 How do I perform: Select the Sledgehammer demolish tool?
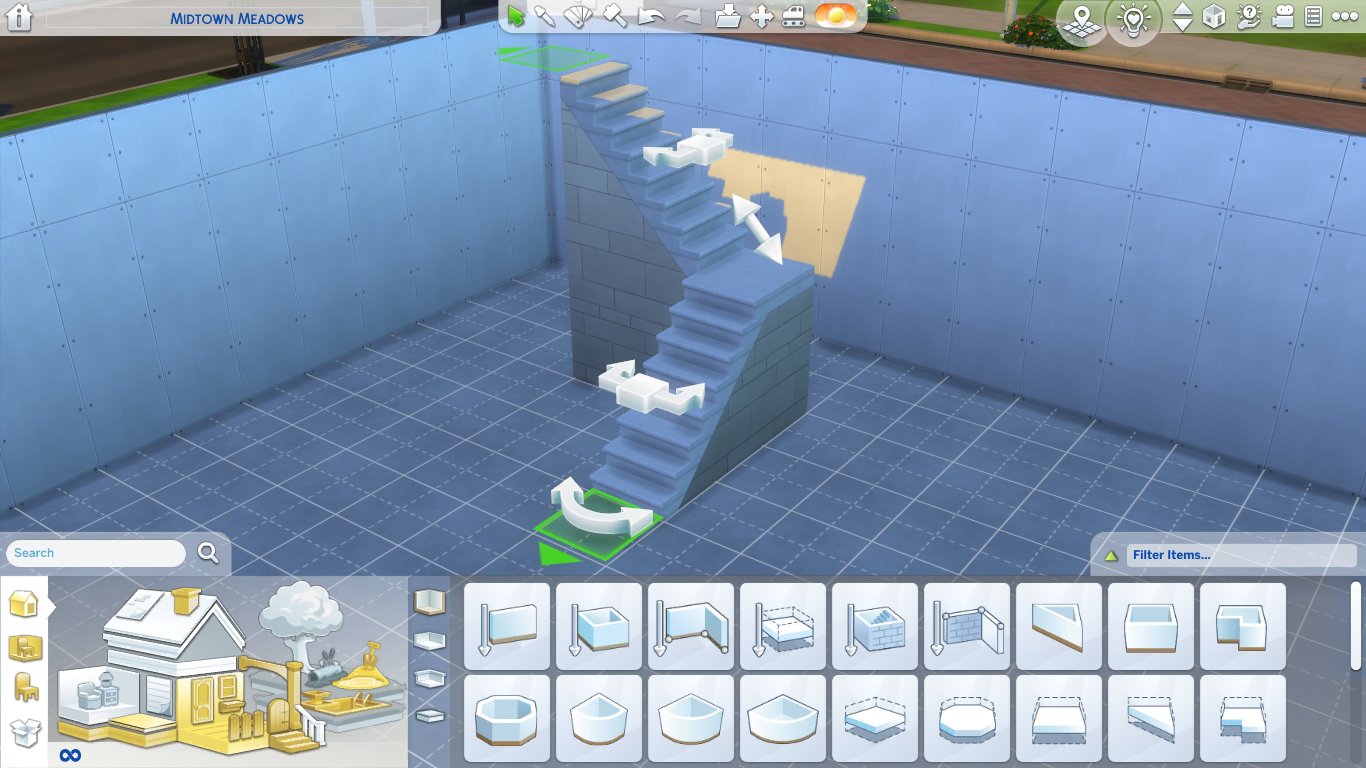(613, 17)
